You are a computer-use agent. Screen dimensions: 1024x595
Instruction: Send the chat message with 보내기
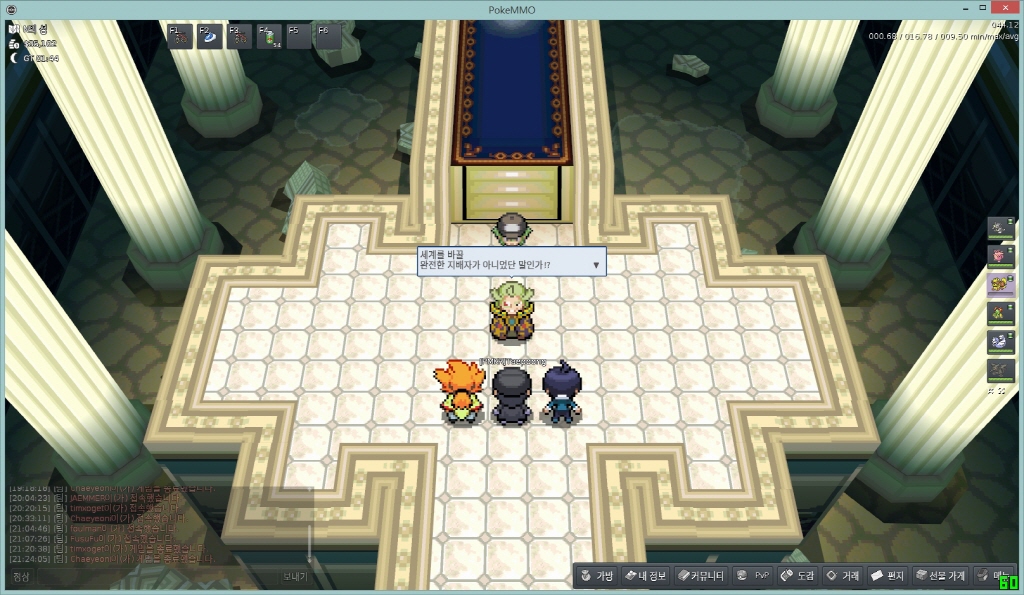pyautogui.click(x=294, y=577)
